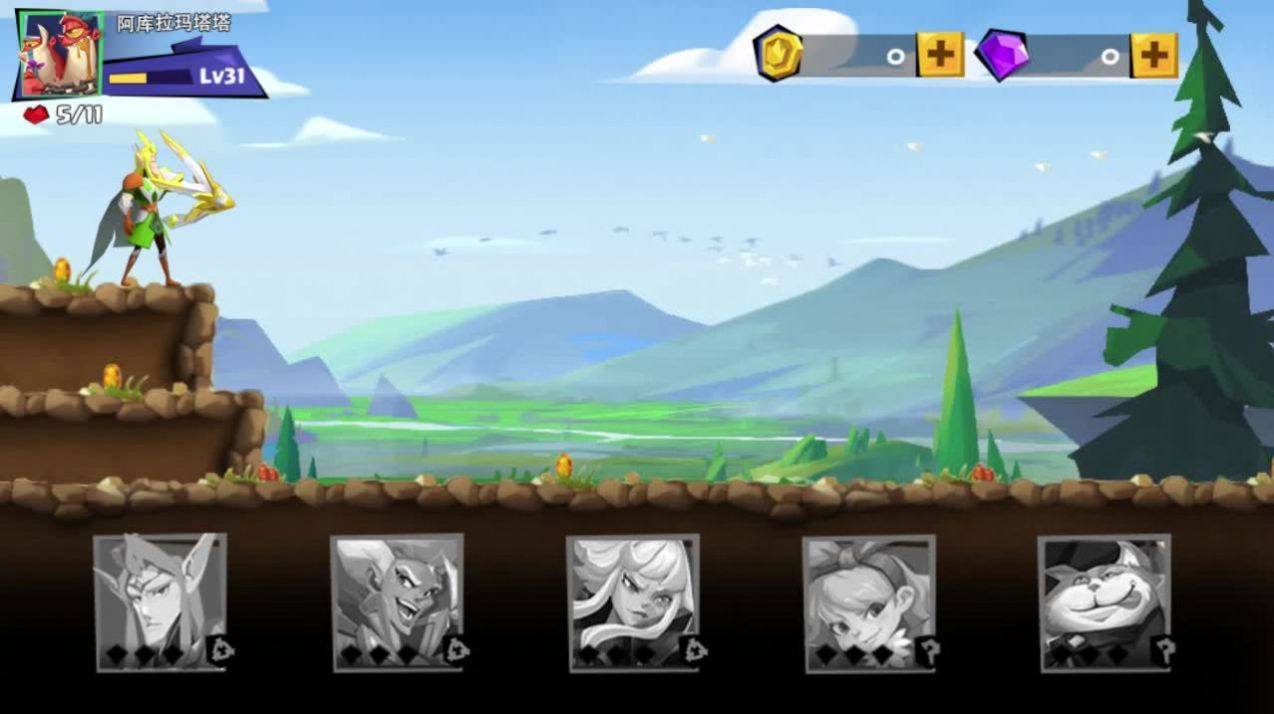Screen dimensions: 1274x714
Task: Buy purple gems with plus button
Action: (x=1154, y=54)
